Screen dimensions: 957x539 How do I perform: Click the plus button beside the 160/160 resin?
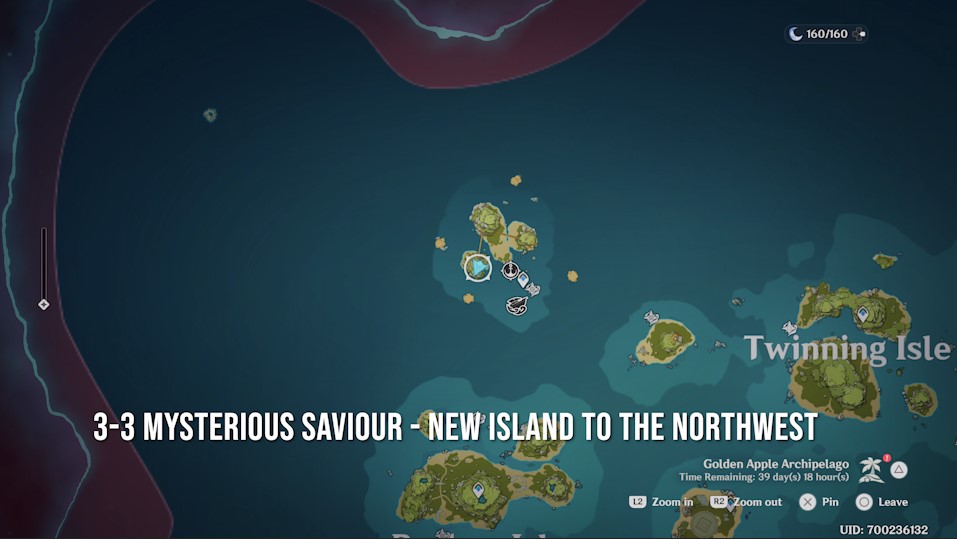coord(861,34)
